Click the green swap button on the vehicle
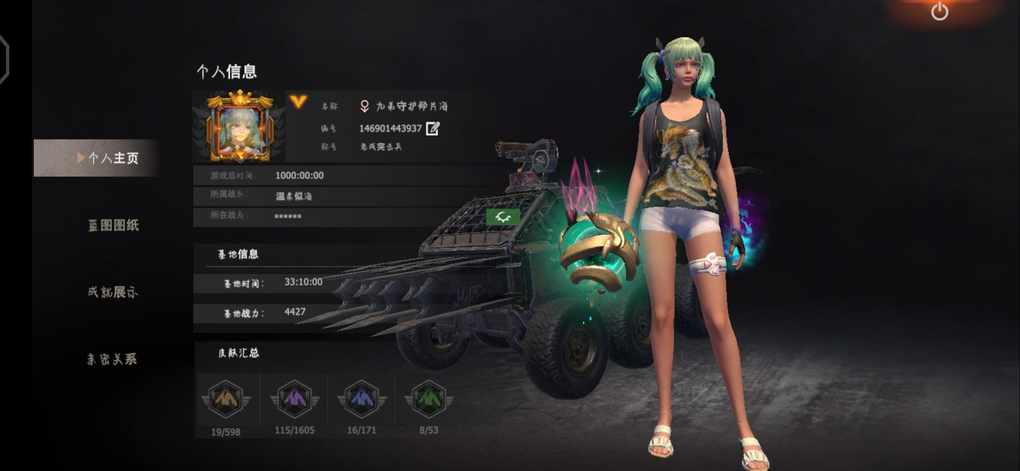 click(x=501, y=216)
